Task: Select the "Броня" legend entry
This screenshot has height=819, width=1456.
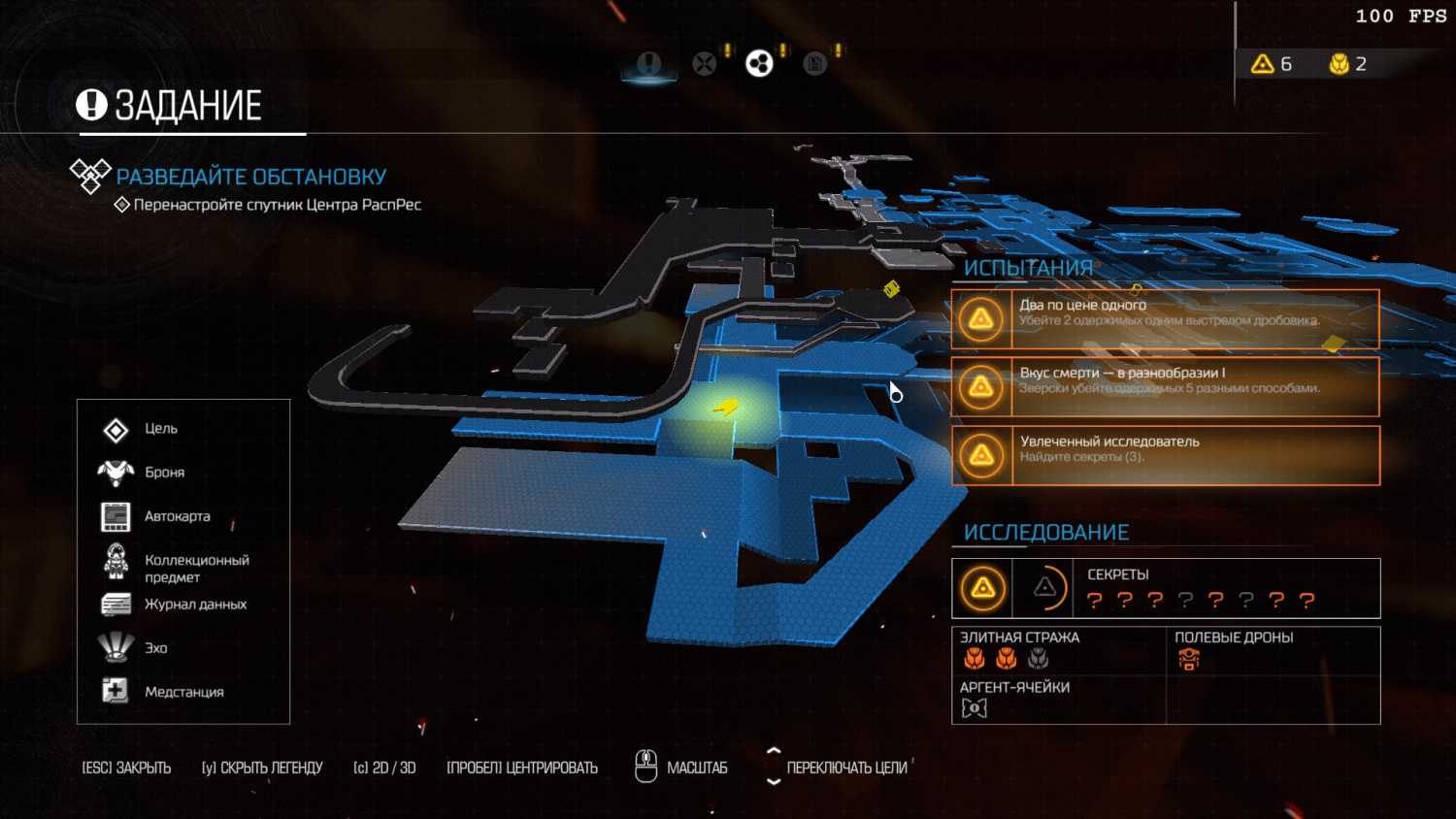Action: [x=164, y=473]
